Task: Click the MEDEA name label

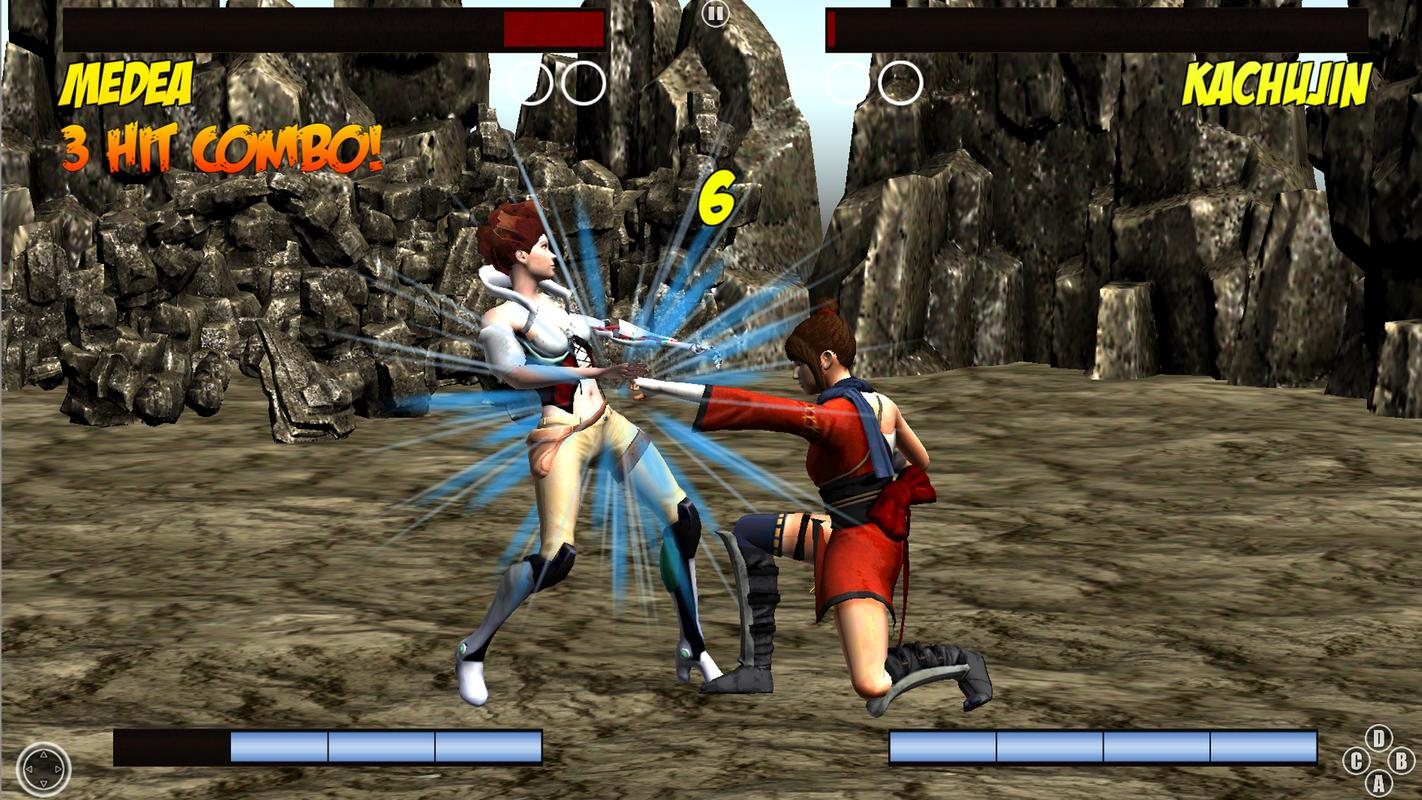Action: 125,83
